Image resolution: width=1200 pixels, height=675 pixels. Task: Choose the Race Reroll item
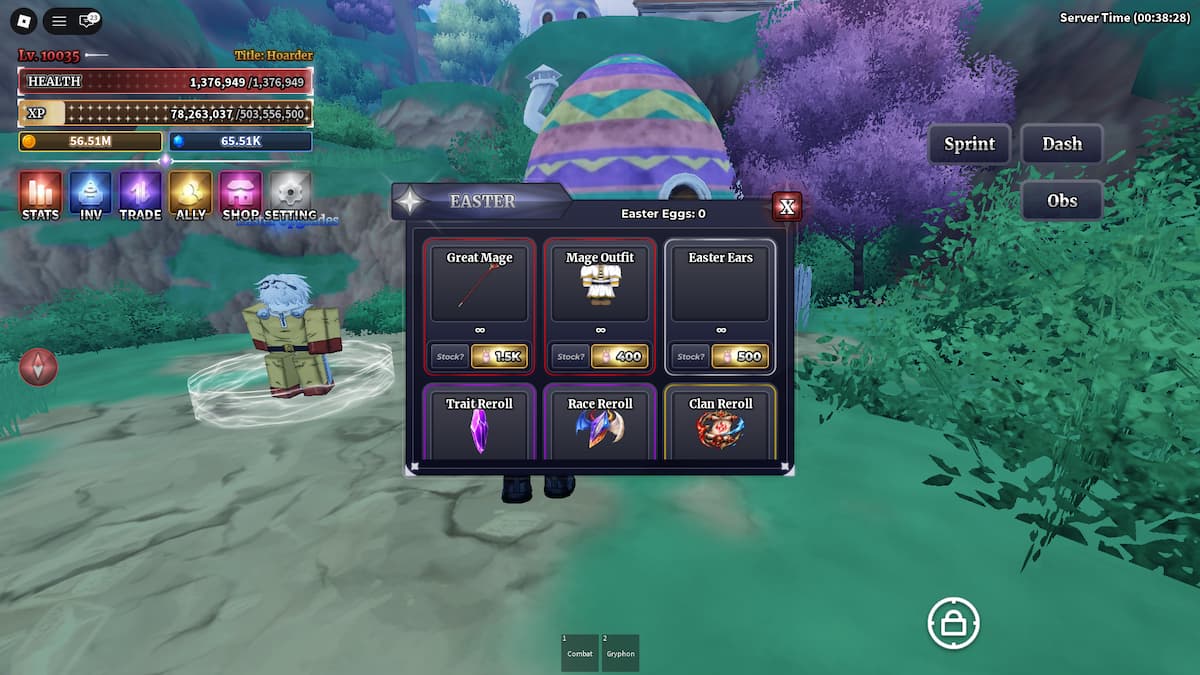pos(600,424)
